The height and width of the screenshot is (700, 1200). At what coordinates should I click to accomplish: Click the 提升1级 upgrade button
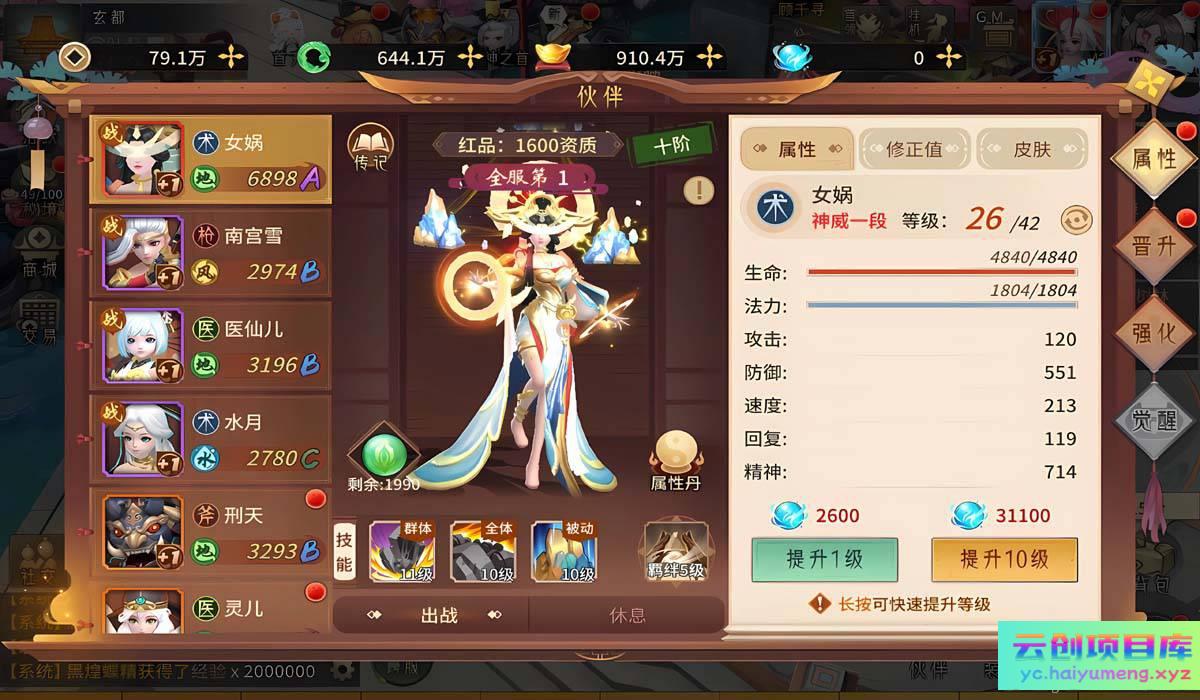pyautogui.click(x=824, y=559)
